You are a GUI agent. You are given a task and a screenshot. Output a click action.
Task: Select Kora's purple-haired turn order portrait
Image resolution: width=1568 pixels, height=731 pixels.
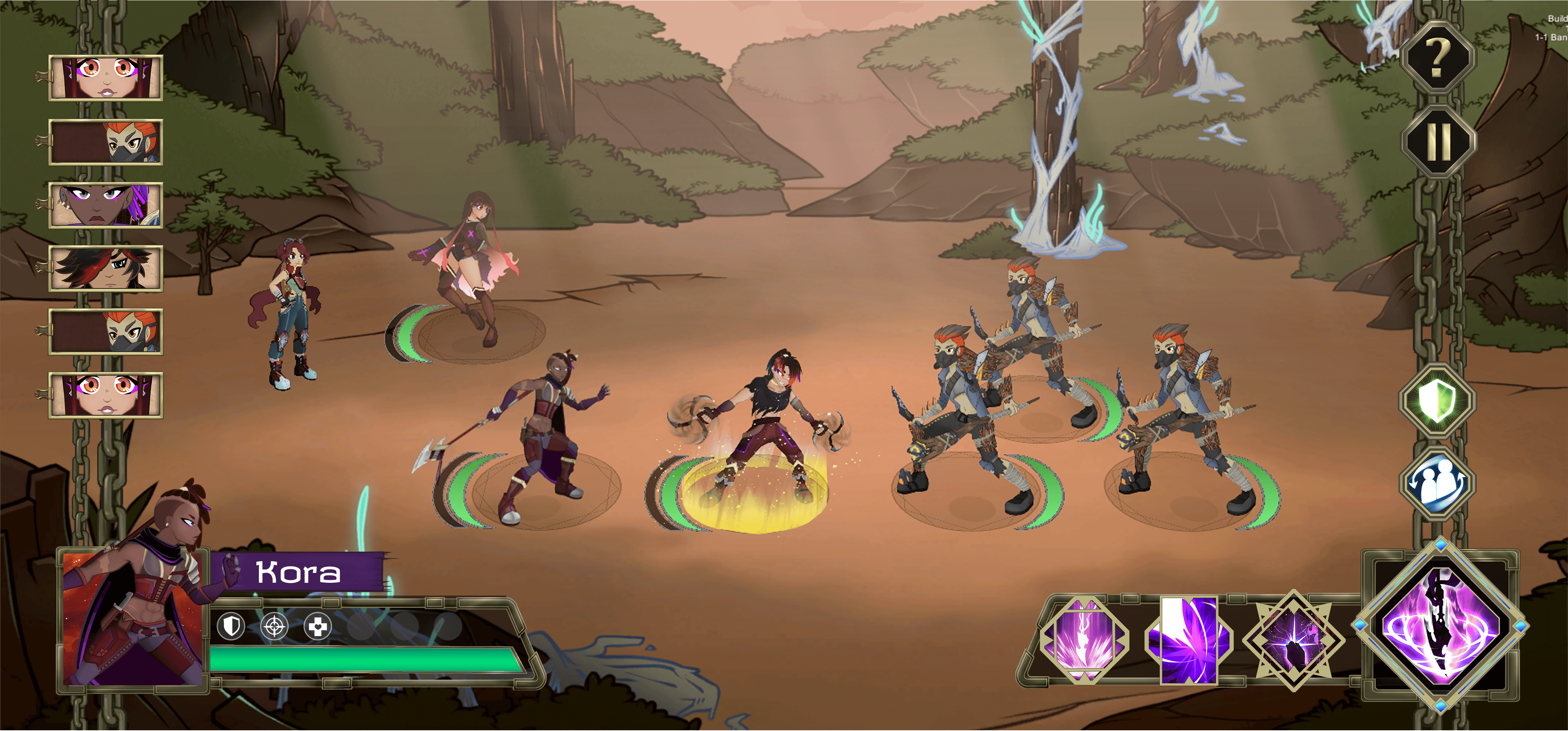pos(106,205)
